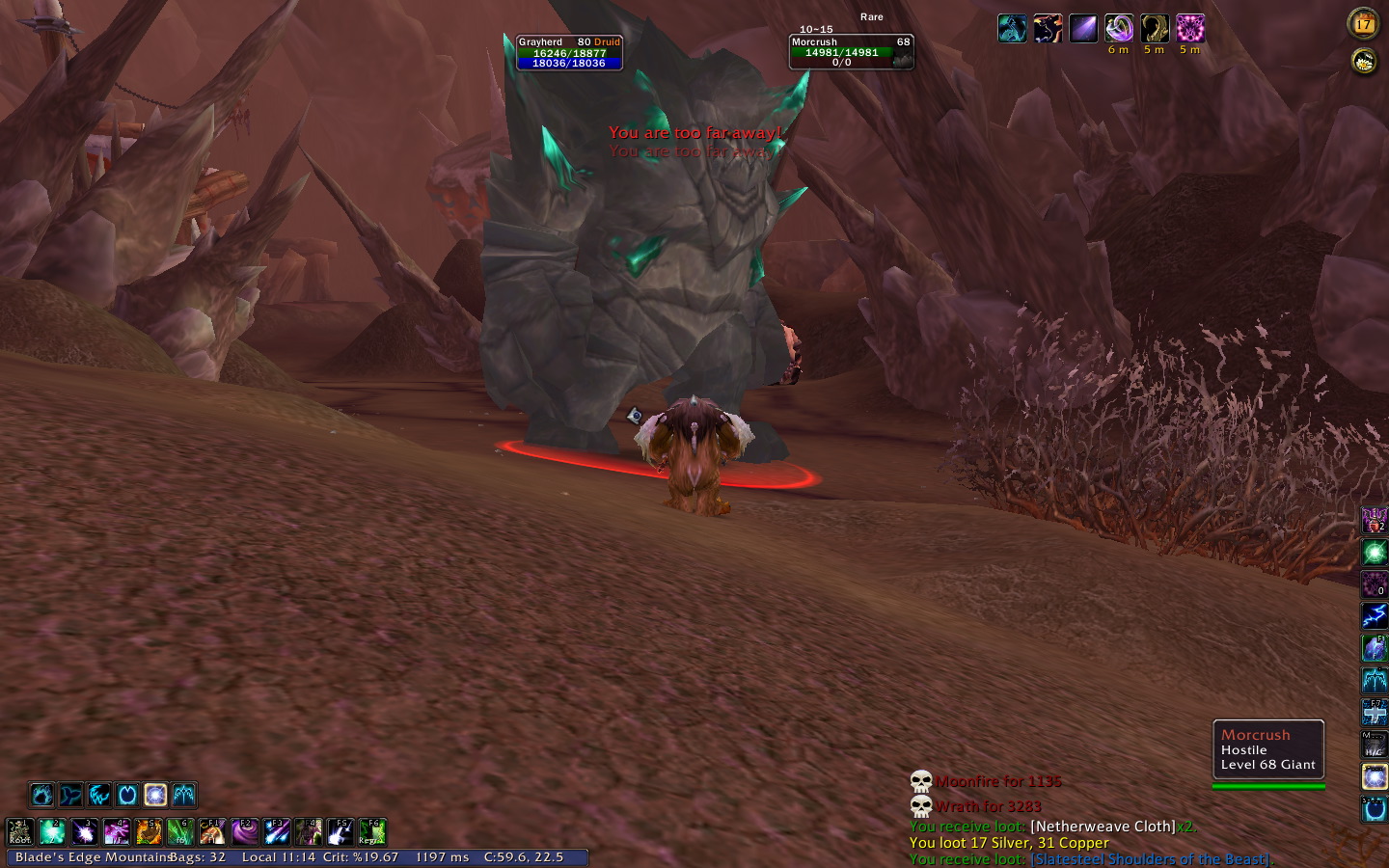1389x868 pixels.
Task: Select the aquatic form shapeshift icon
Action: pyautogui.click(x=70, y=795)
